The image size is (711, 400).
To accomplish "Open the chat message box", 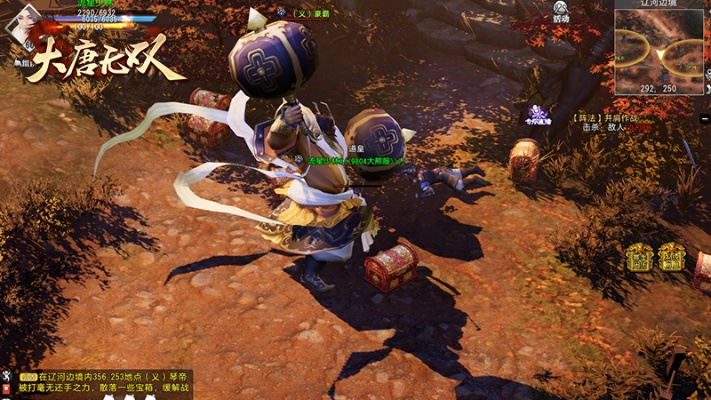I will coord(100,381).
